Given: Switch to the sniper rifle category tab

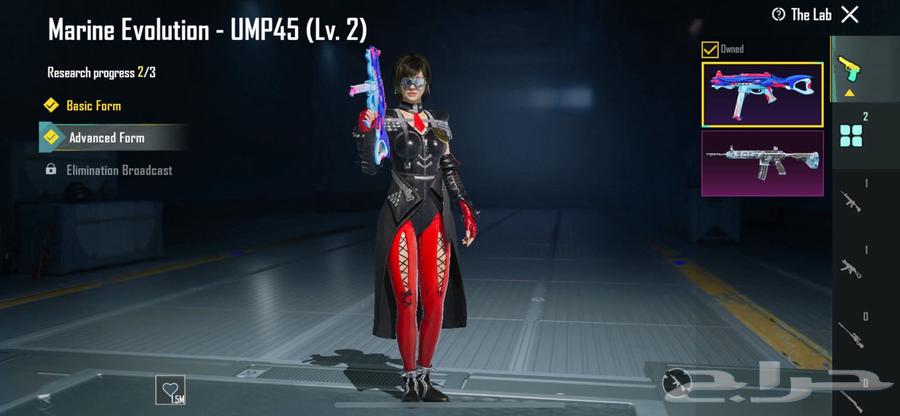Looking at the screenshot, I should 851,335.
